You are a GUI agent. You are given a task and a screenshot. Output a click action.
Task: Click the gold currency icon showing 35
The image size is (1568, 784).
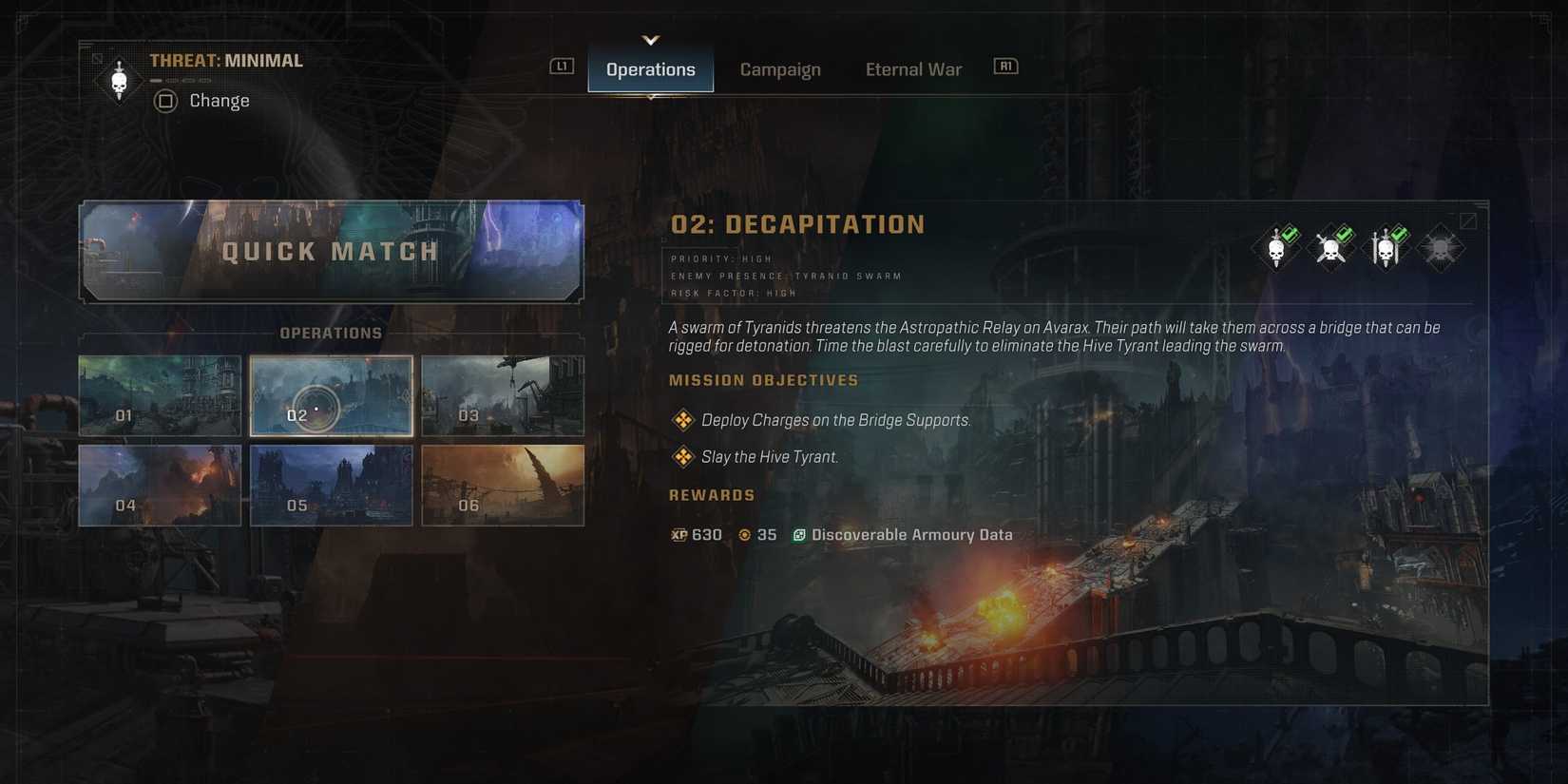click(x=744, y=534)
